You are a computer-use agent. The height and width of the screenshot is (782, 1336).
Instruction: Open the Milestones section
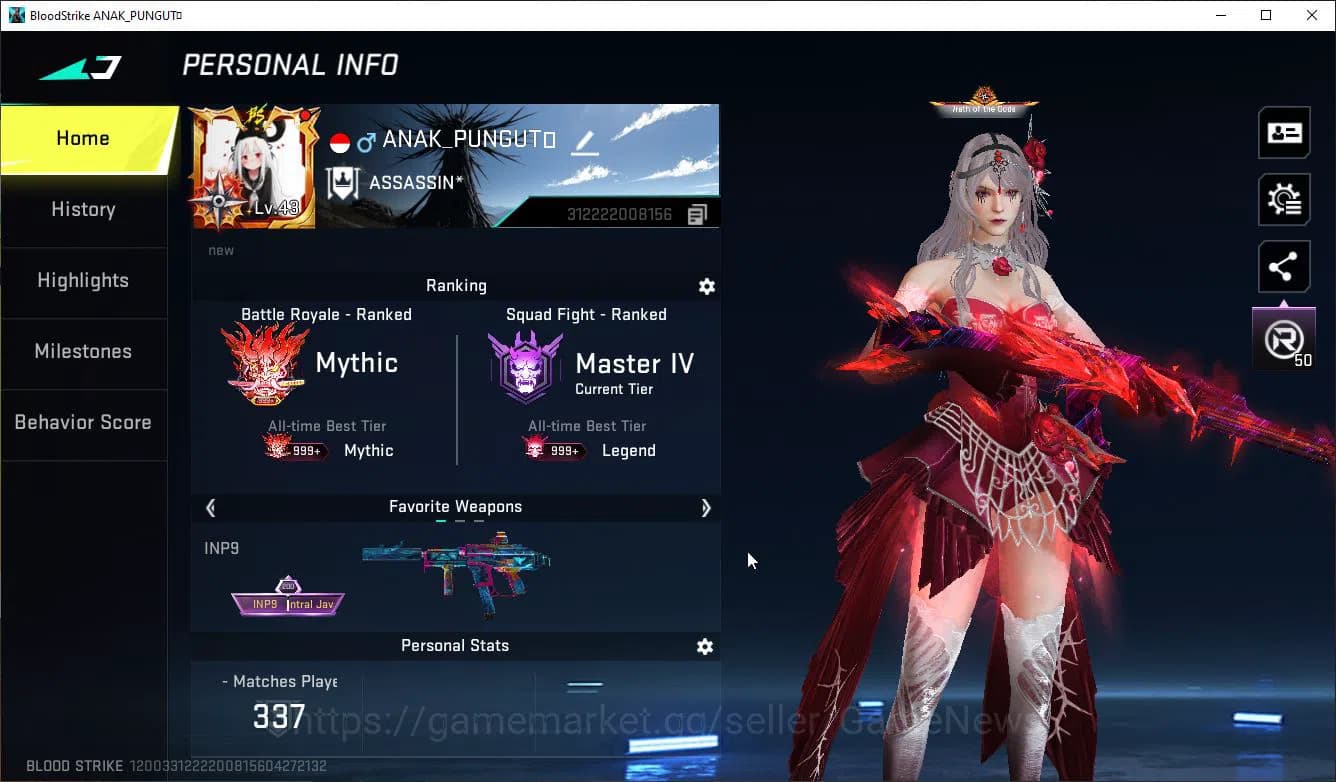tap(83, 351)
